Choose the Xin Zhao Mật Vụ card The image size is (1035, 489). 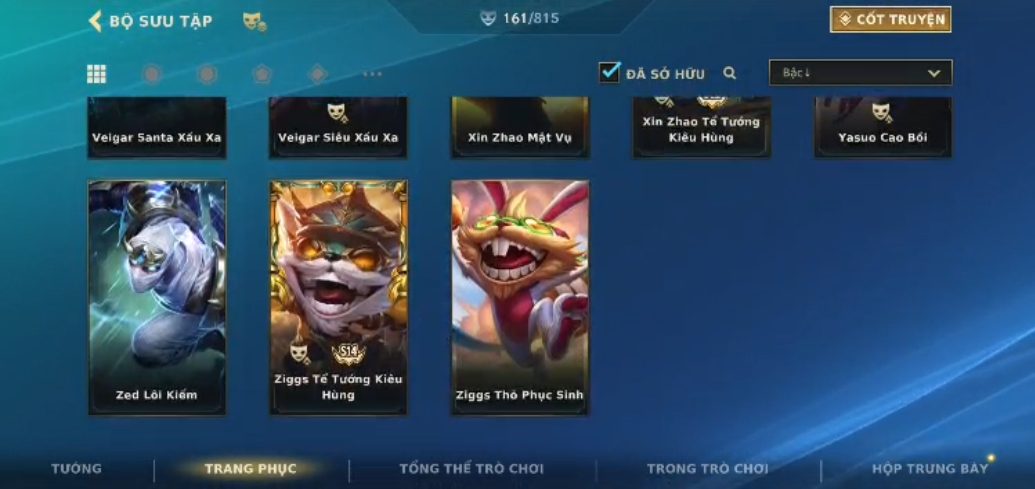pos(520,128)
